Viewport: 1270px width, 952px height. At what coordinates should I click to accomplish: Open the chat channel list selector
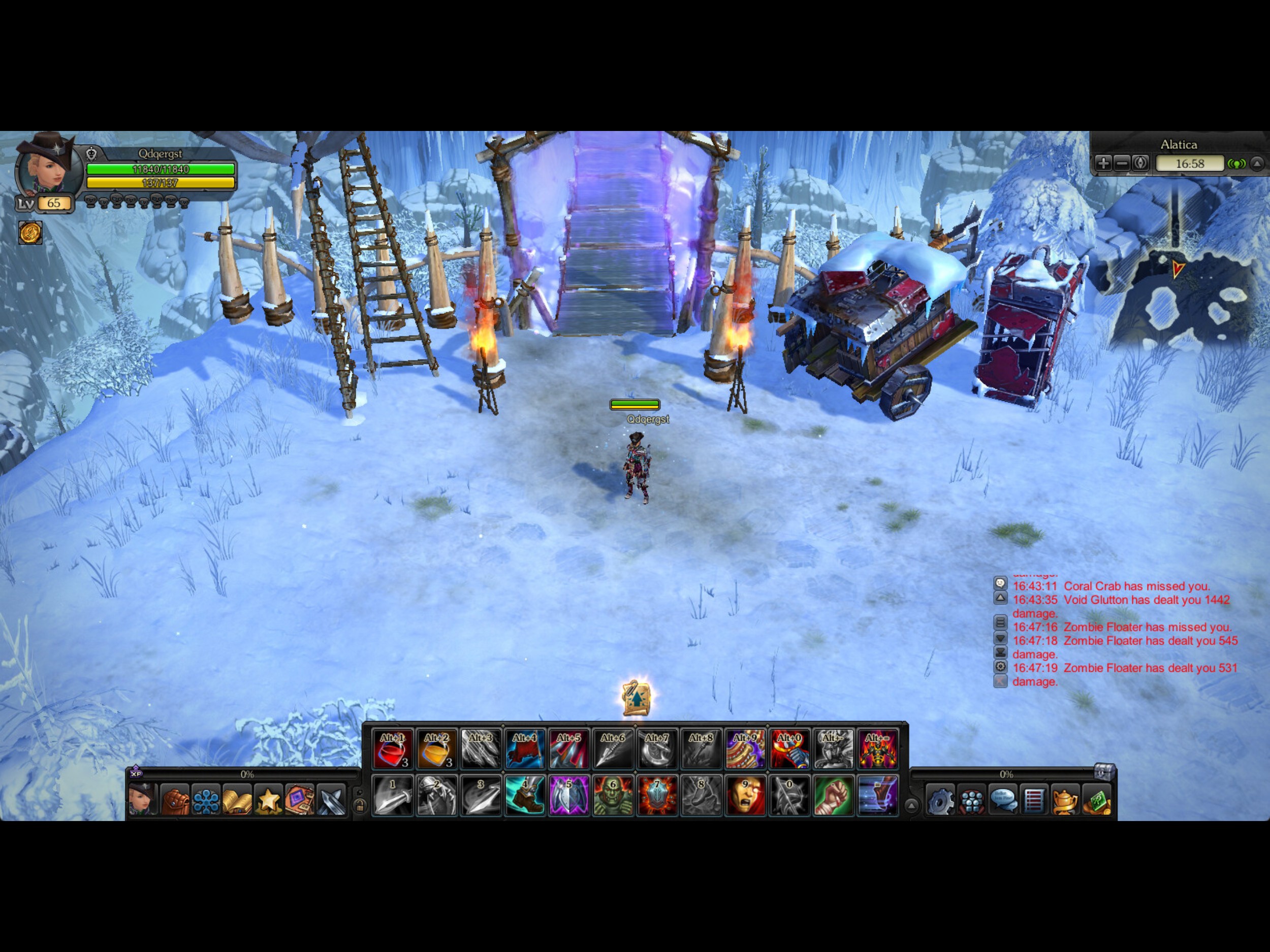(1001, 622)
